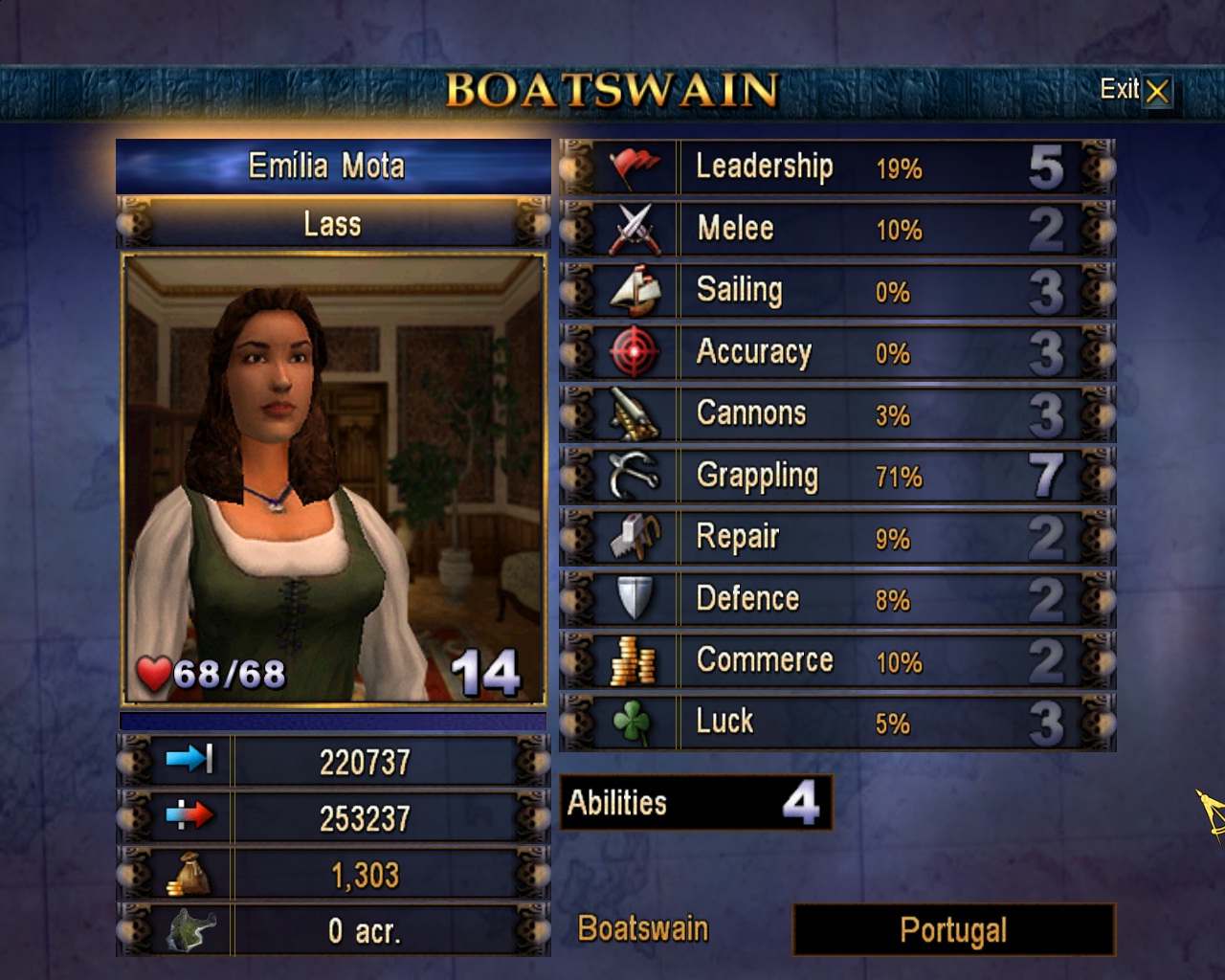This screenshot has height=980, width=1225.
Task: Click the Defence skill row
Action: [x=837, y=599]
